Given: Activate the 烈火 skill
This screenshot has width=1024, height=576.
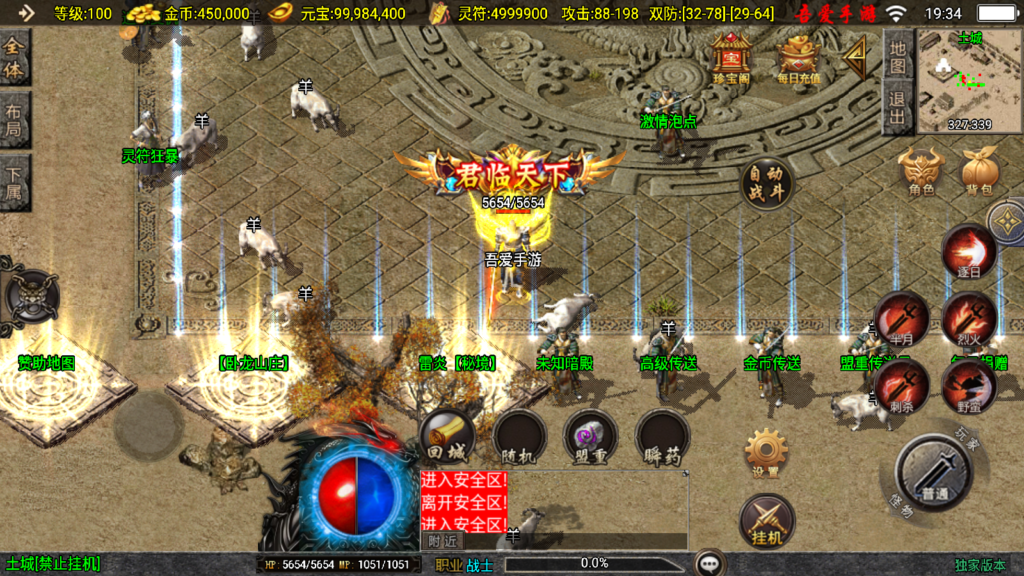Looking at the screenshot, I should (x=968, y=318).
